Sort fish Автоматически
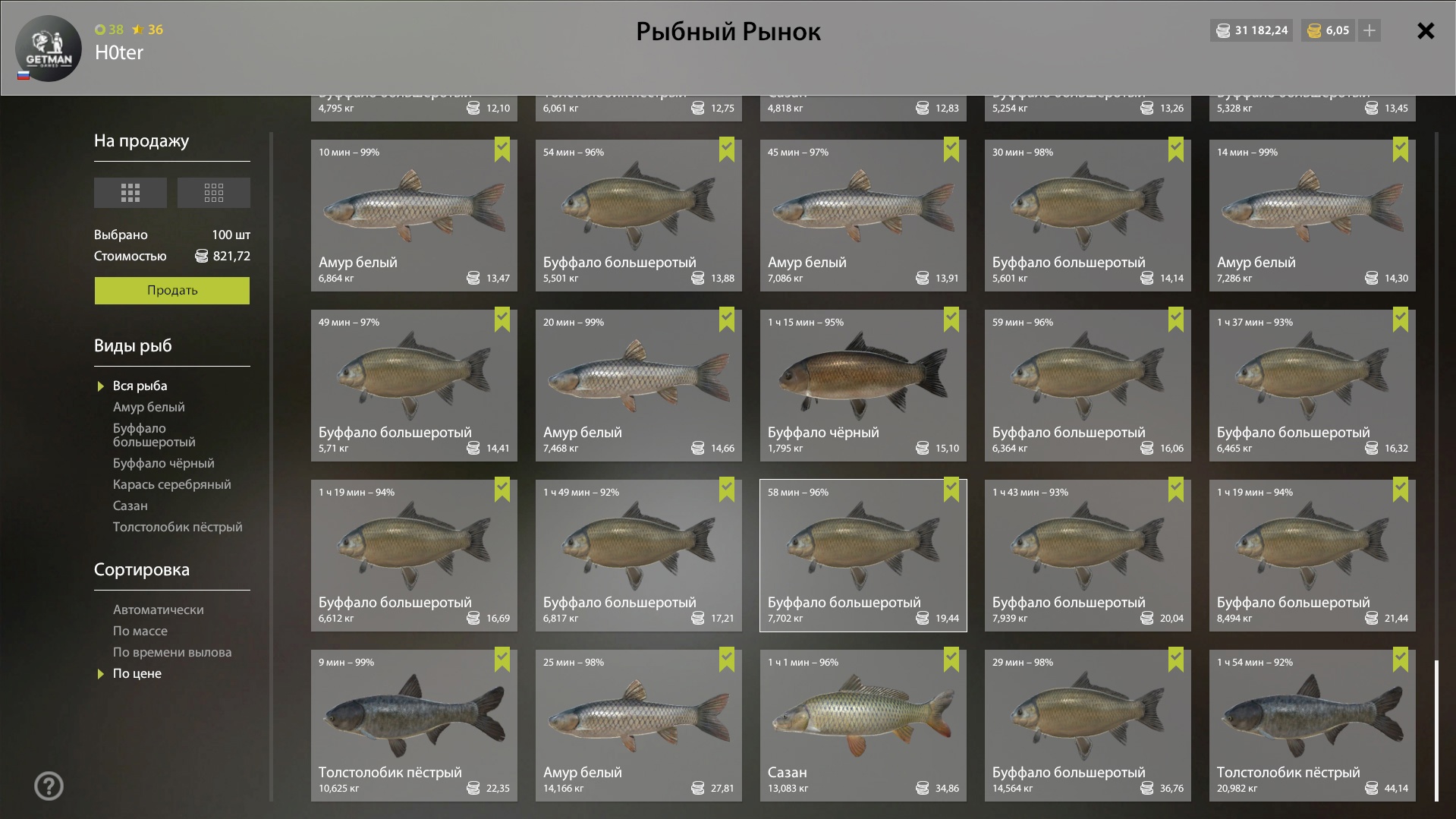This screenshot has height=819, width=1456. [158, 610]
